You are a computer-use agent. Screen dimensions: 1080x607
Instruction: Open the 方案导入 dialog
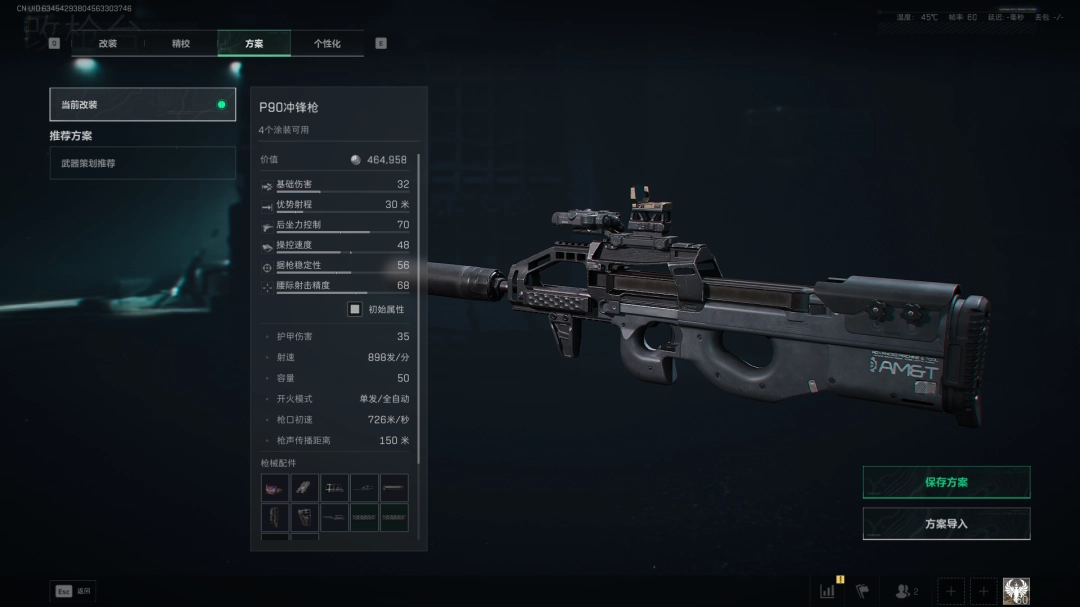(x=946, y=523)
